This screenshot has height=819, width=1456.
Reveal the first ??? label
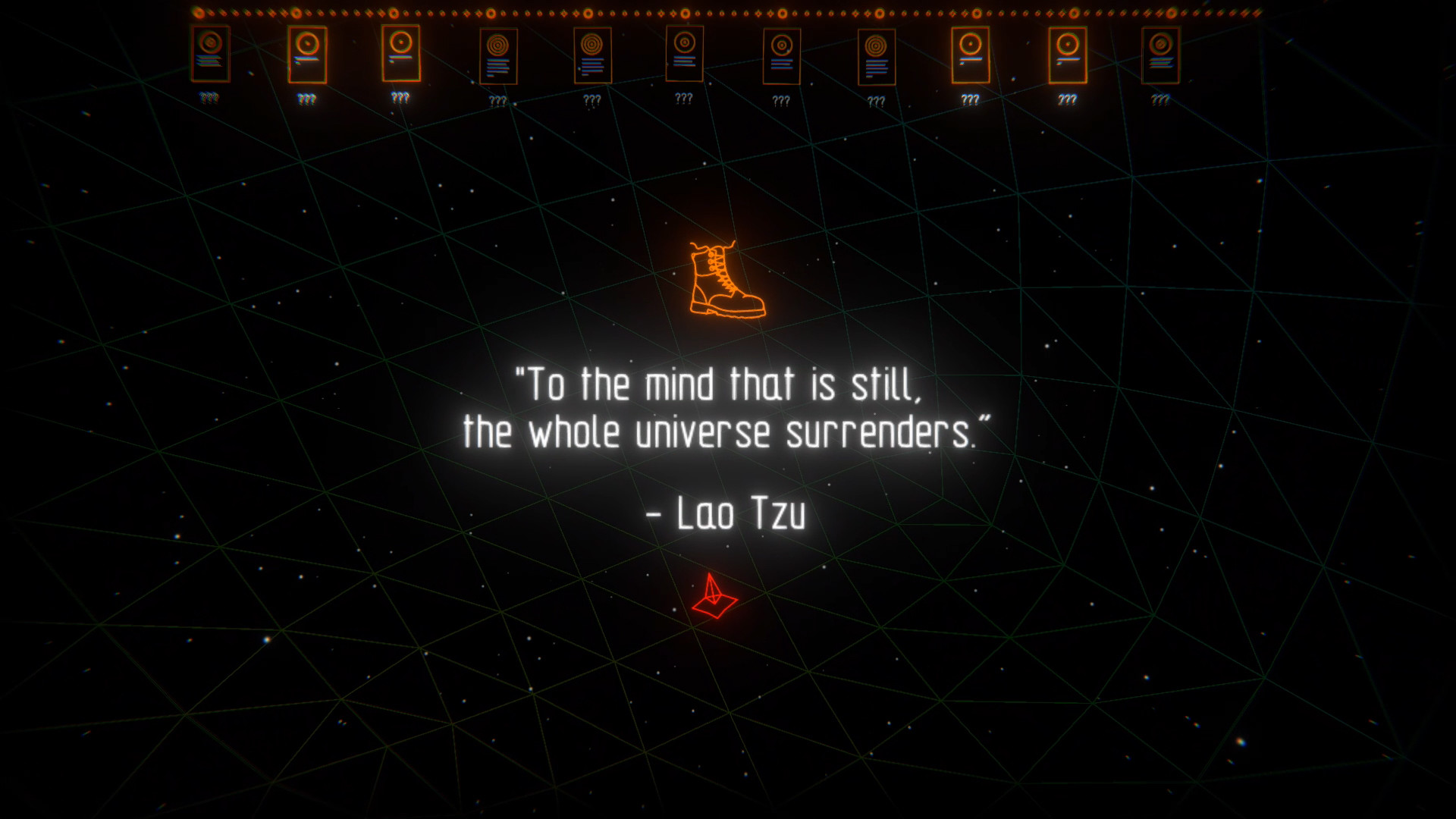point(210,97)
